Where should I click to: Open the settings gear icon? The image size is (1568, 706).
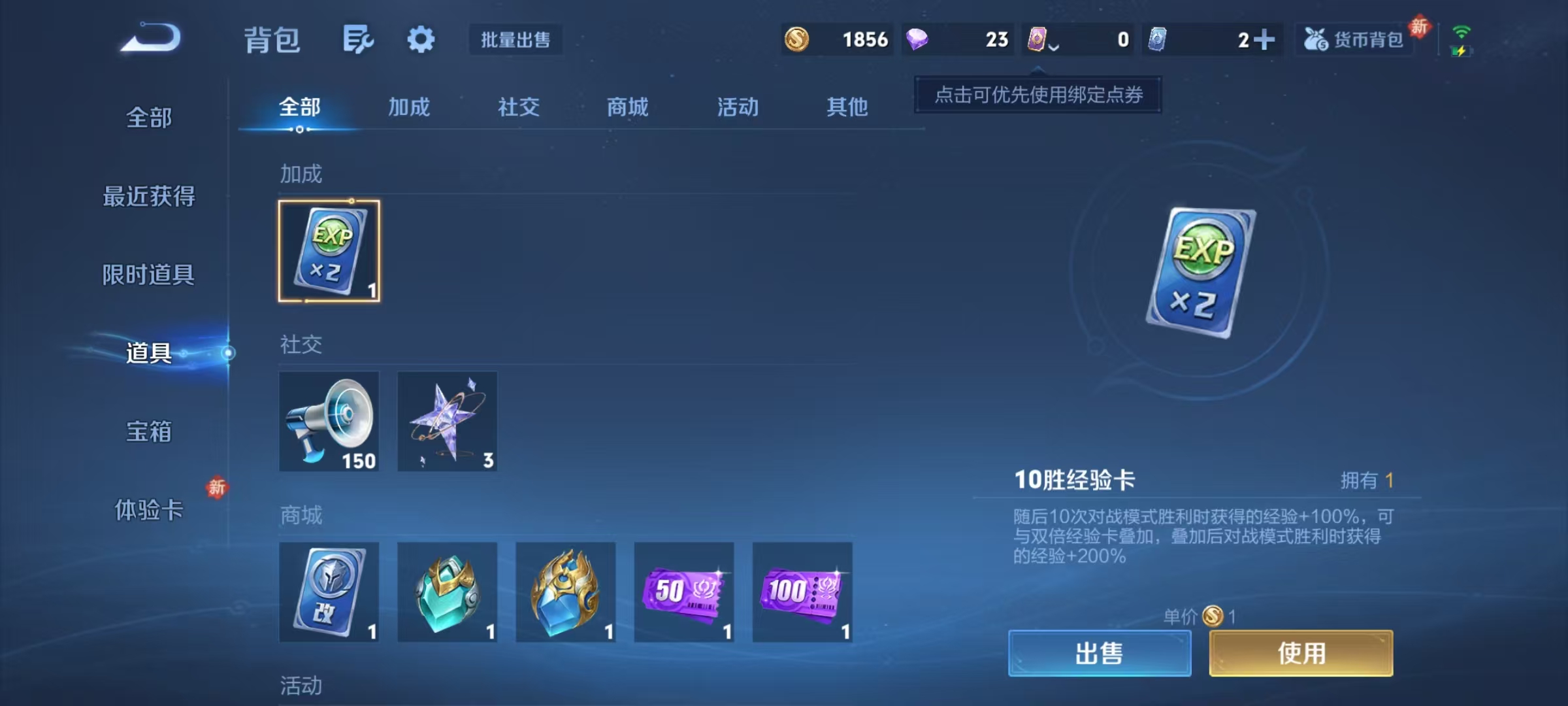(x=420, y=39)
